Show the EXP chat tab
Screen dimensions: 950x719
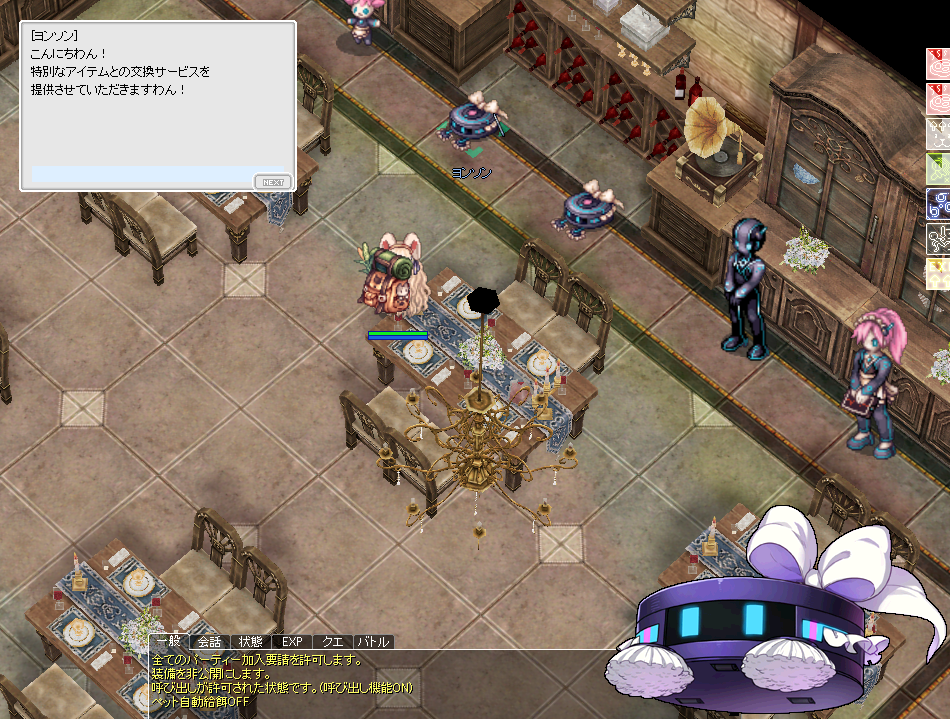292,642
